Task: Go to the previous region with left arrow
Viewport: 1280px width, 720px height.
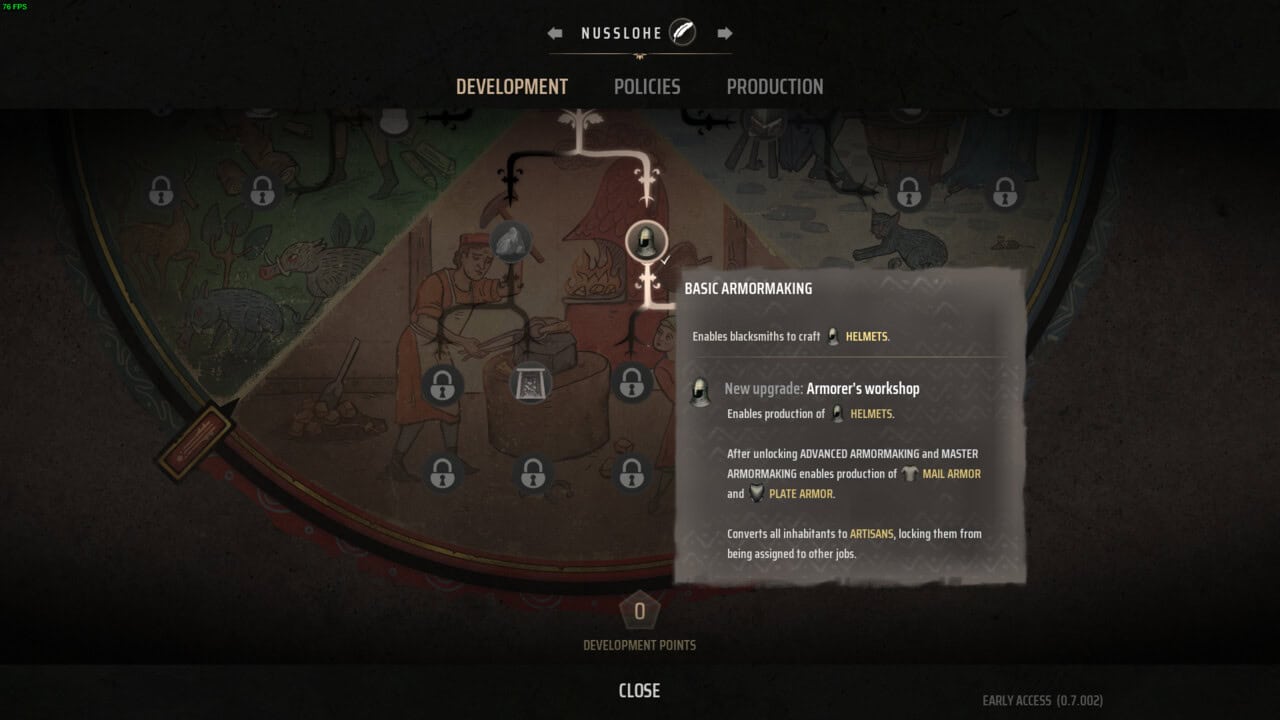Action: click(x=555, y=33)
